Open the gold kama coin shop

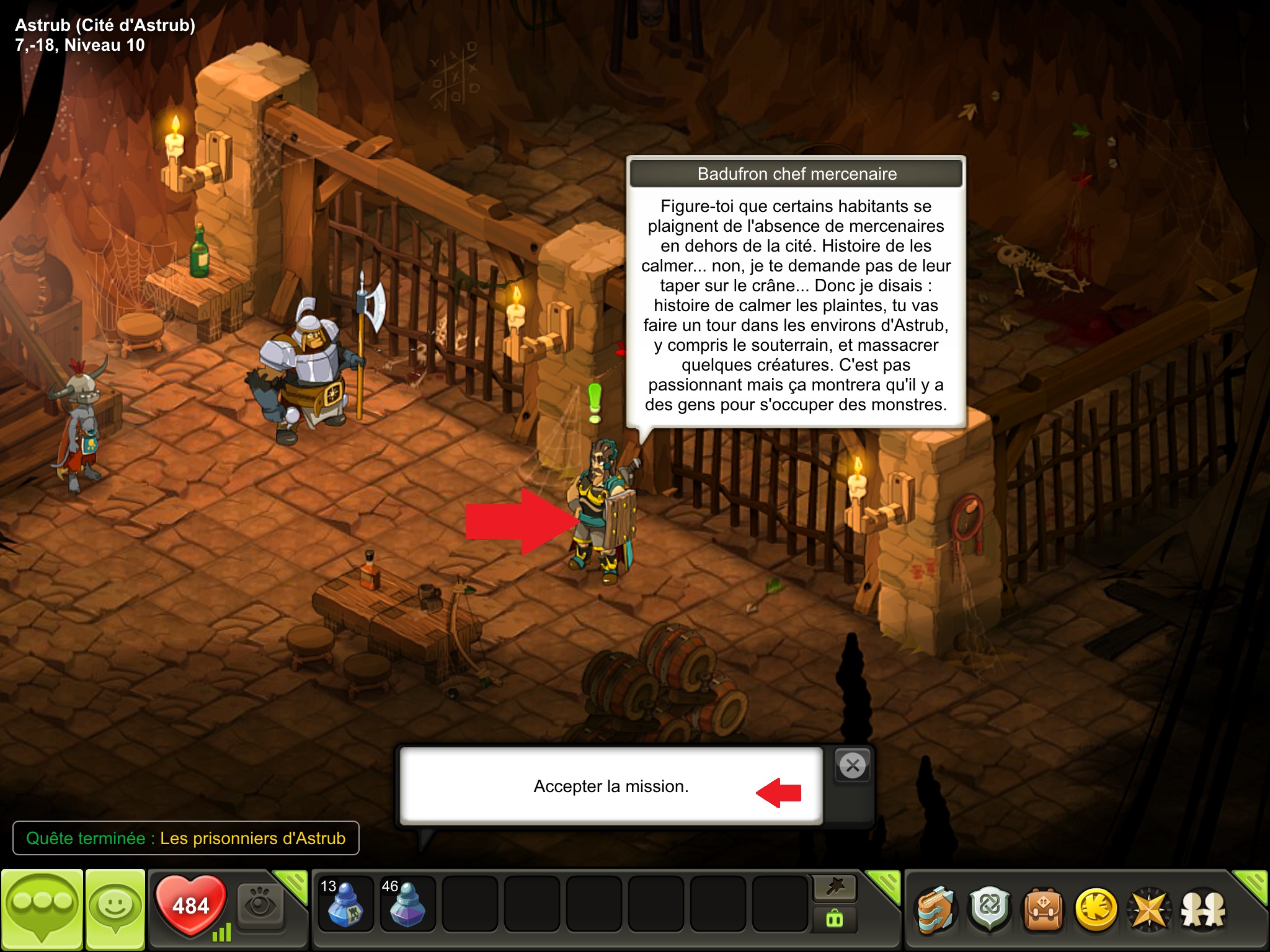point(1096,909)
